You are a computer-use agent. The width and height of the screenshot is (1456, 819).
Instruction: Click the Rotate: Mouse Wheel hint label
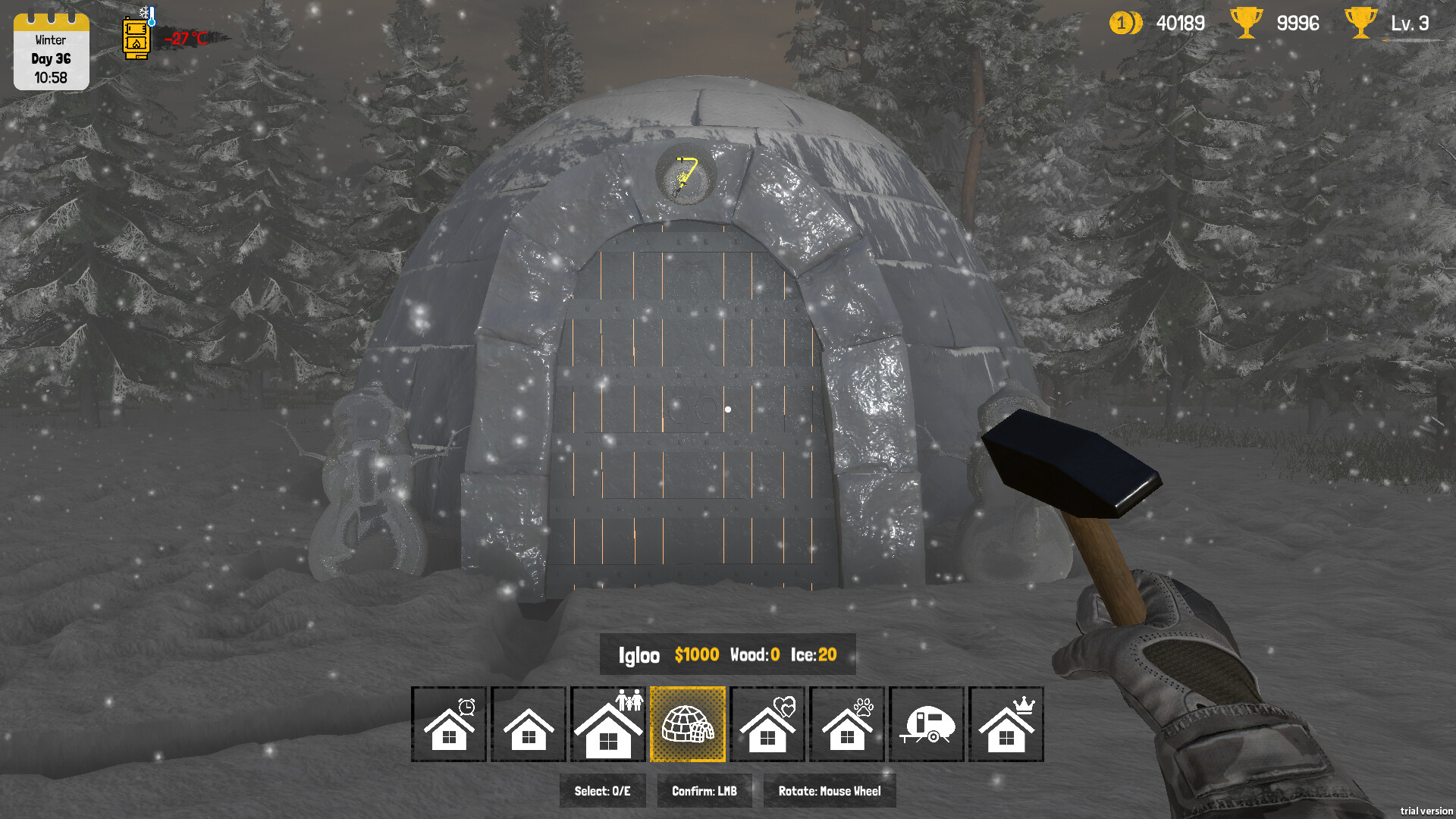click(x=830, y=790)
